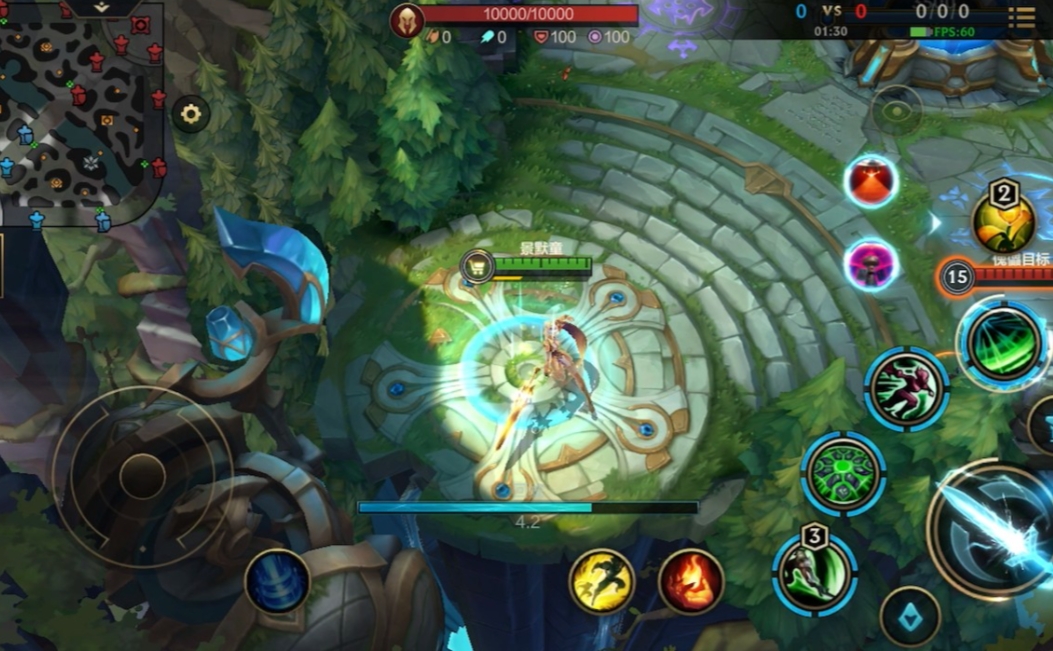Use the Ignite flame summoner spell
The height and width of the screenshot is (651, 1053).
point(691,581)
